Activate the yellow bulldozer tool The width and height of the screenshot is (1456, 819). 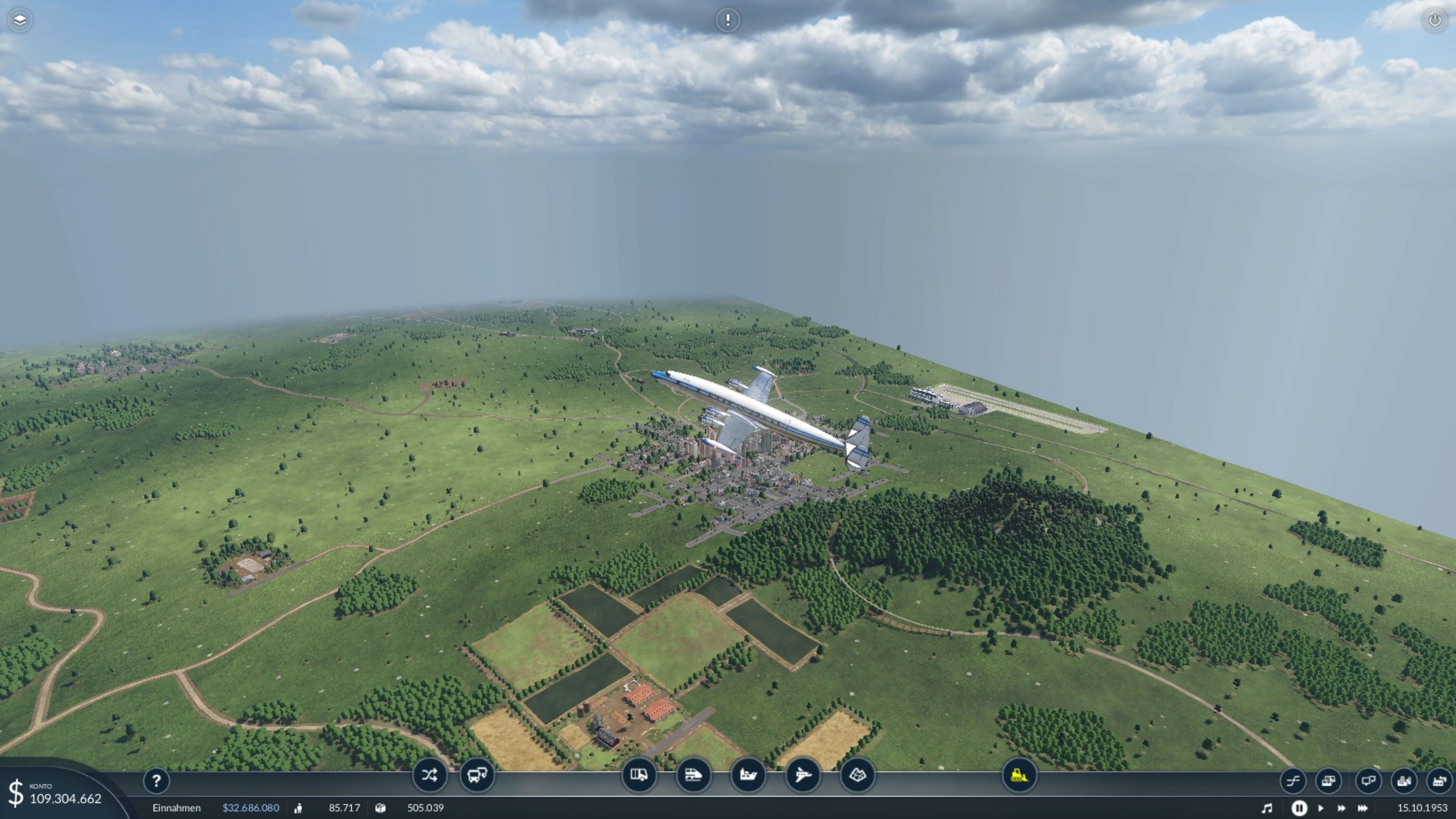coord(1019,774)
